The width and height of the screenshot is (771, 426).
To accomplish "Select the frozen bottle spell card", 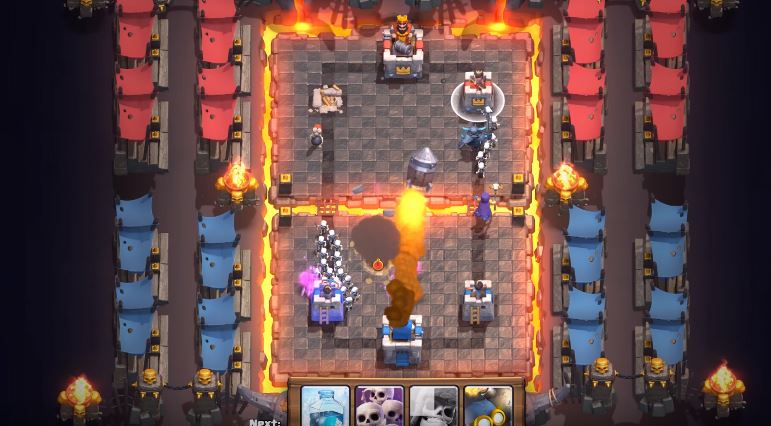I will (x=326, y=406).
